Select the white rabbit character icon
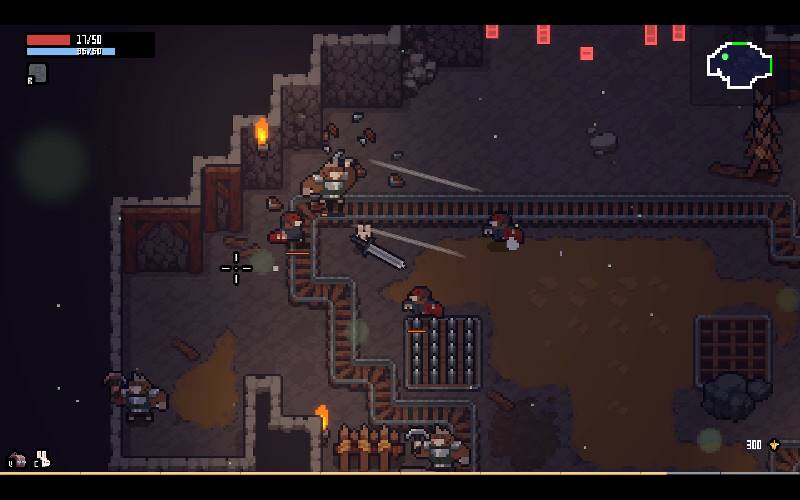This screenshot has width=800, height=500. [43, 459]
